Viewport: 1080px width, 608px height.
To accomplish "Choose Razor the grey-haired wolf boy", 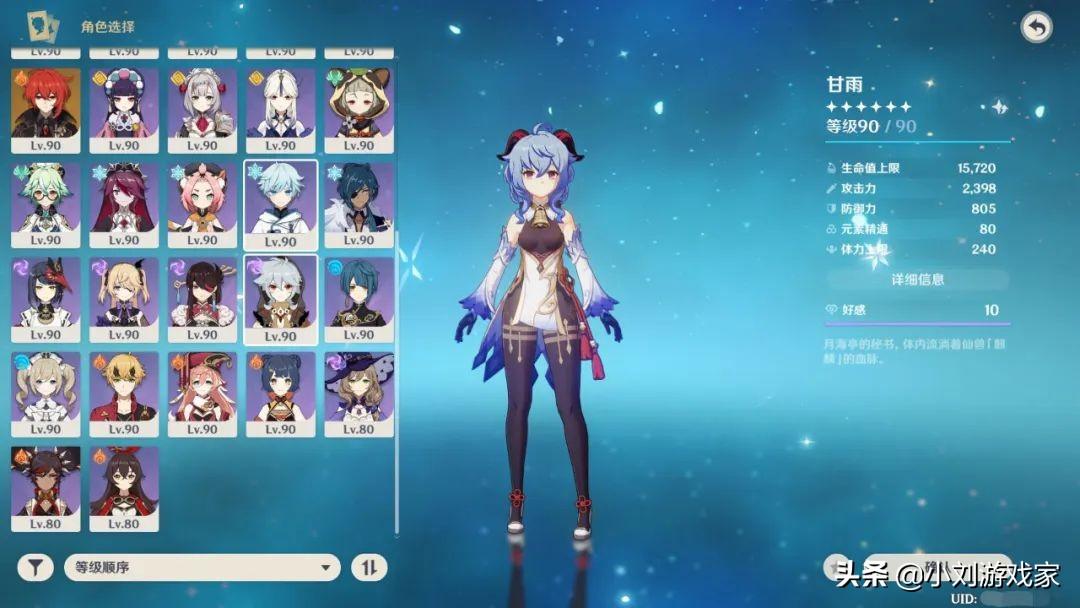I will pyautogui.click(x=281, y=299).
